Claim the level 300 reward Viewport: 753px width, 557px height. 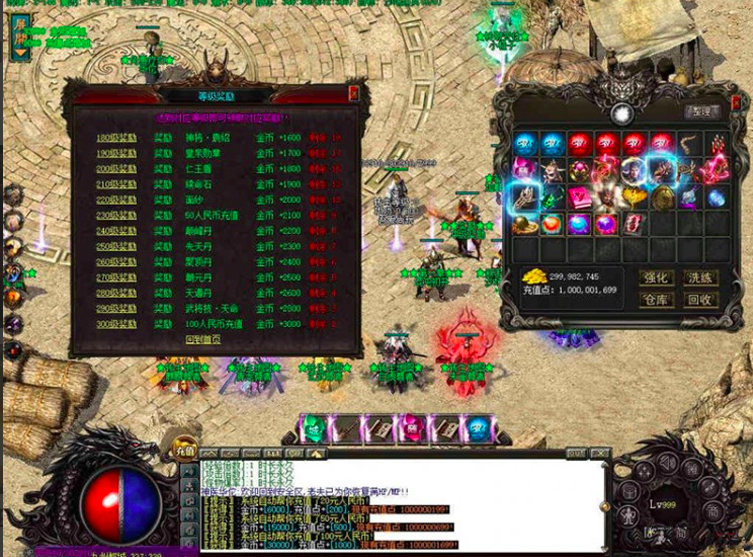click(116, 324)
